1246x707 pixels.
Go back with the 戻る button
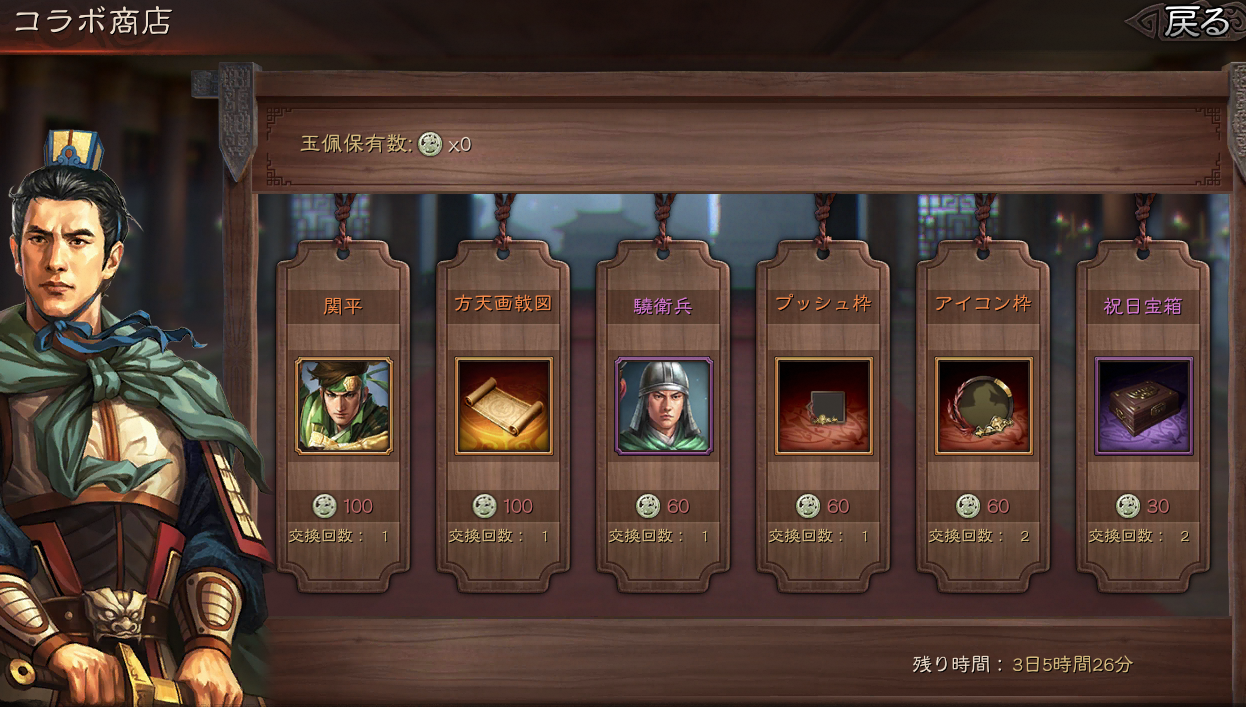coord(1195,21)
